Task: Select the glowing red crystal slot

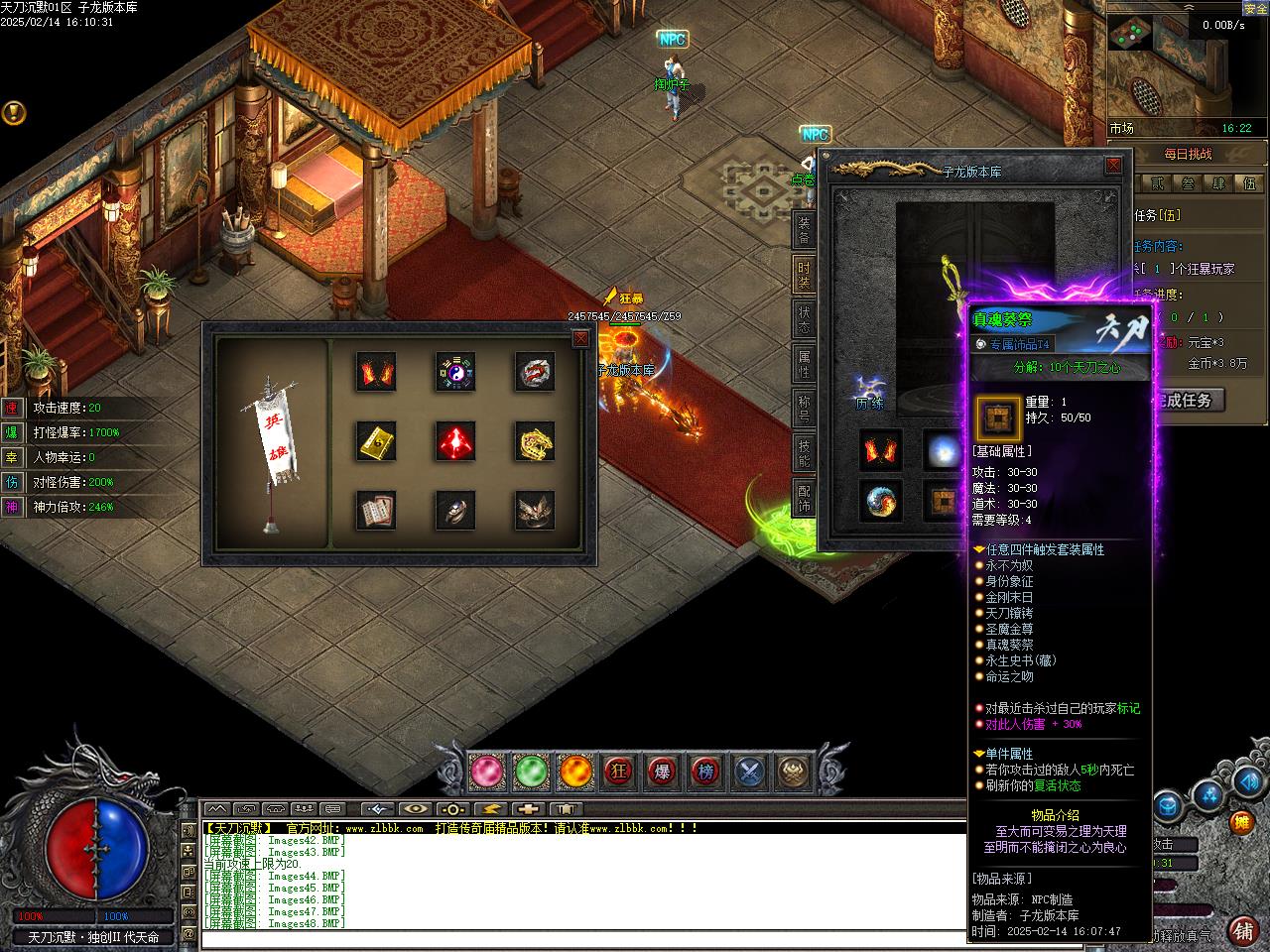Action: (455, 442)
